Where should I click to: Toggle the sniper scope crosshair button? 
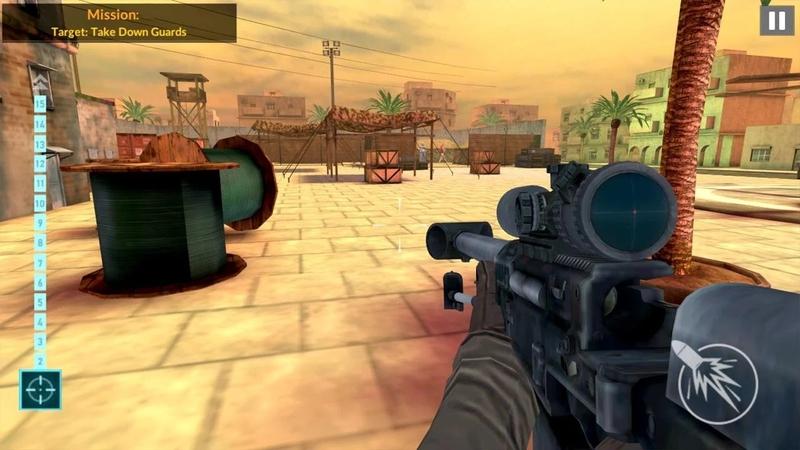coord(40,390)
